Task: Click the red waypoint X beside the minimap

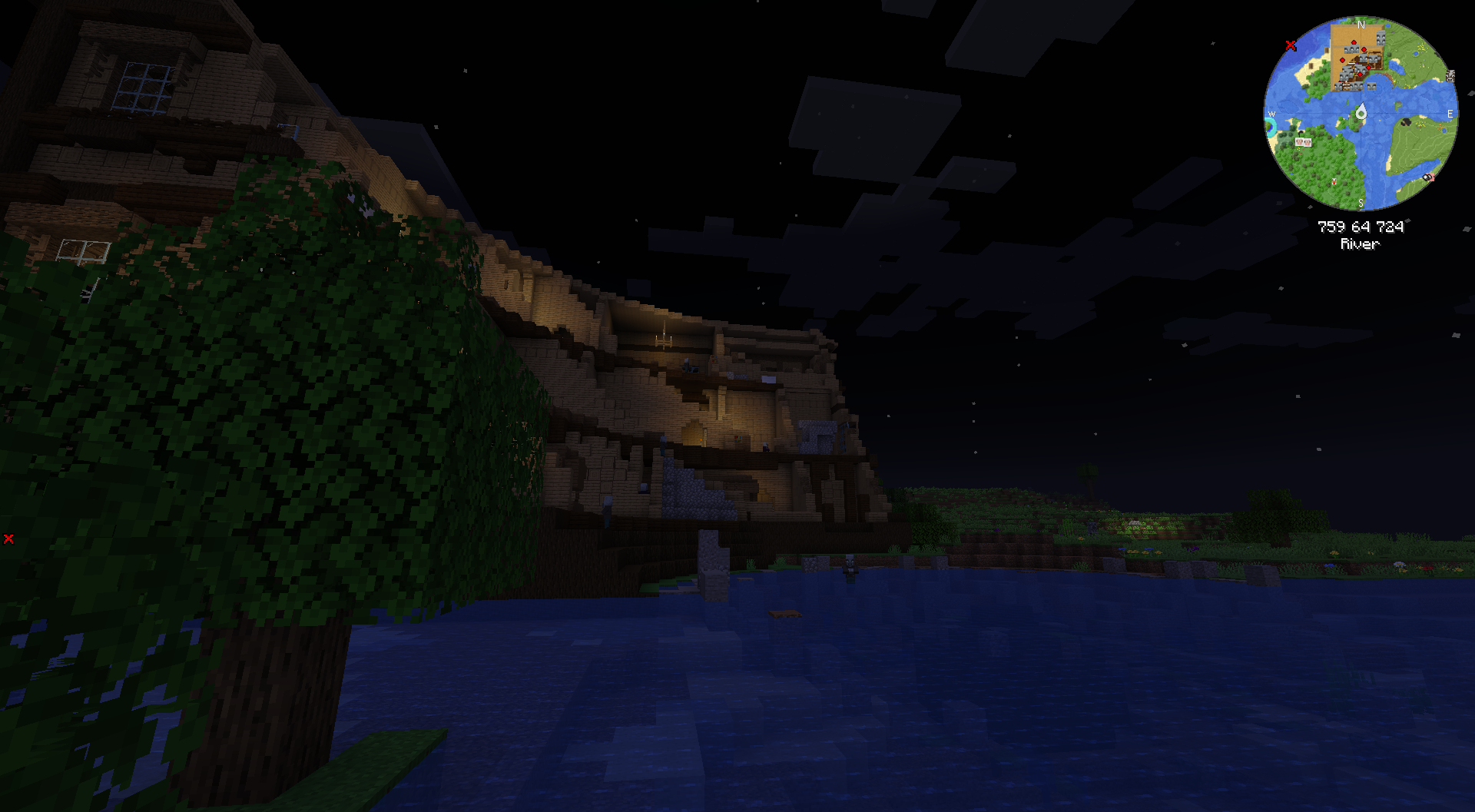Action: point(1291,45)
